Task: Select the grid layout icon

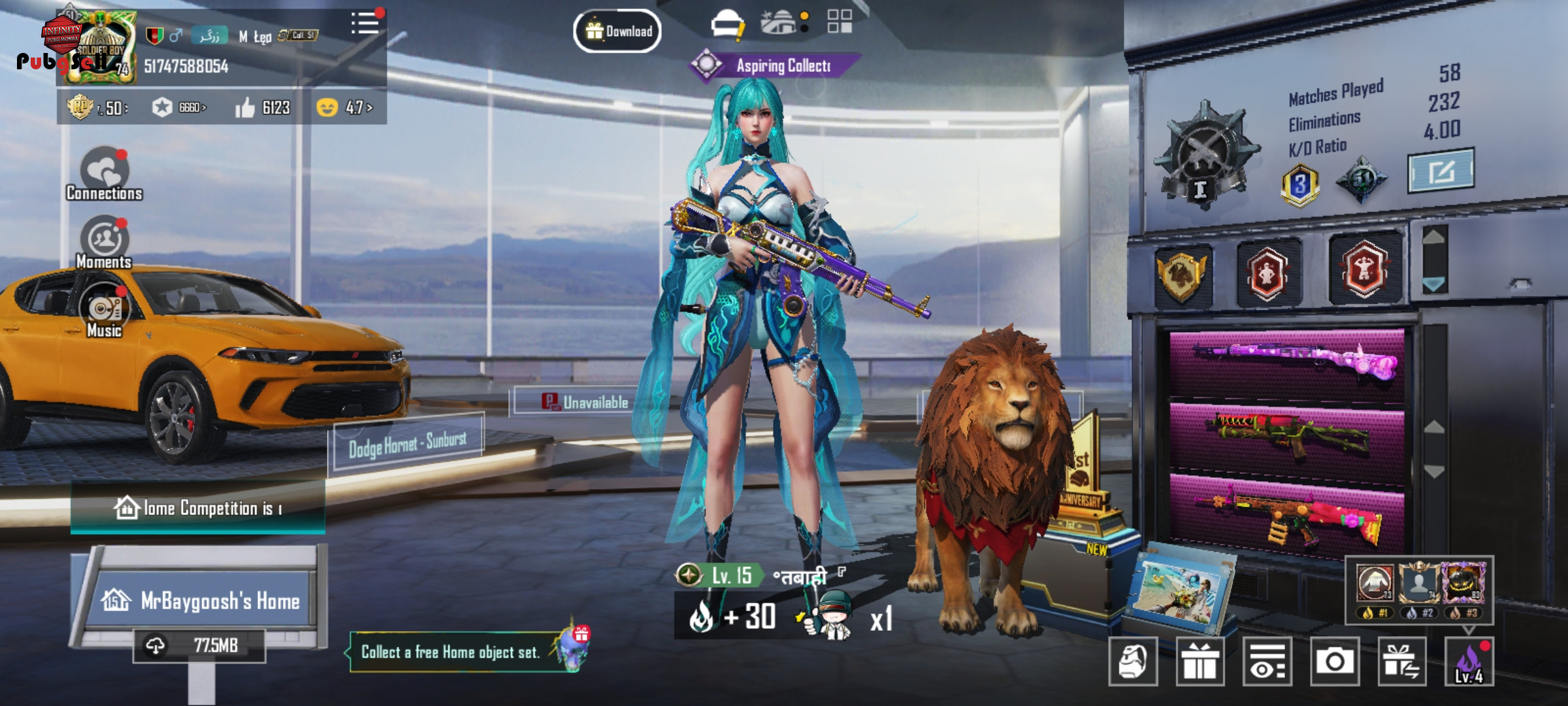Action: 840,22
